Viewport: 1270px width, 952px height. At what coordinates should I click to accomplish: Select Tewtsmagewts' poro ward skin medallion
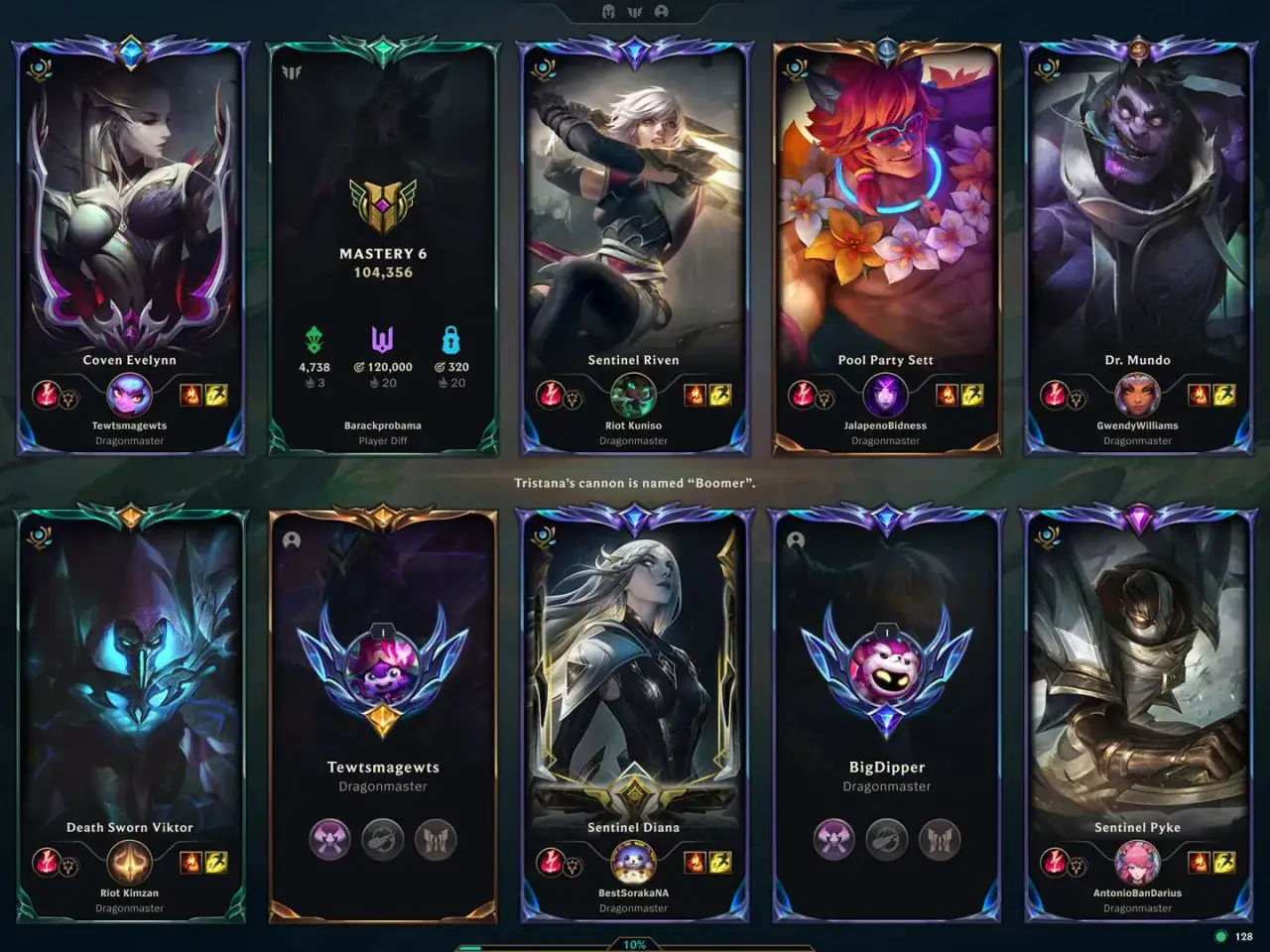[384, 670]
